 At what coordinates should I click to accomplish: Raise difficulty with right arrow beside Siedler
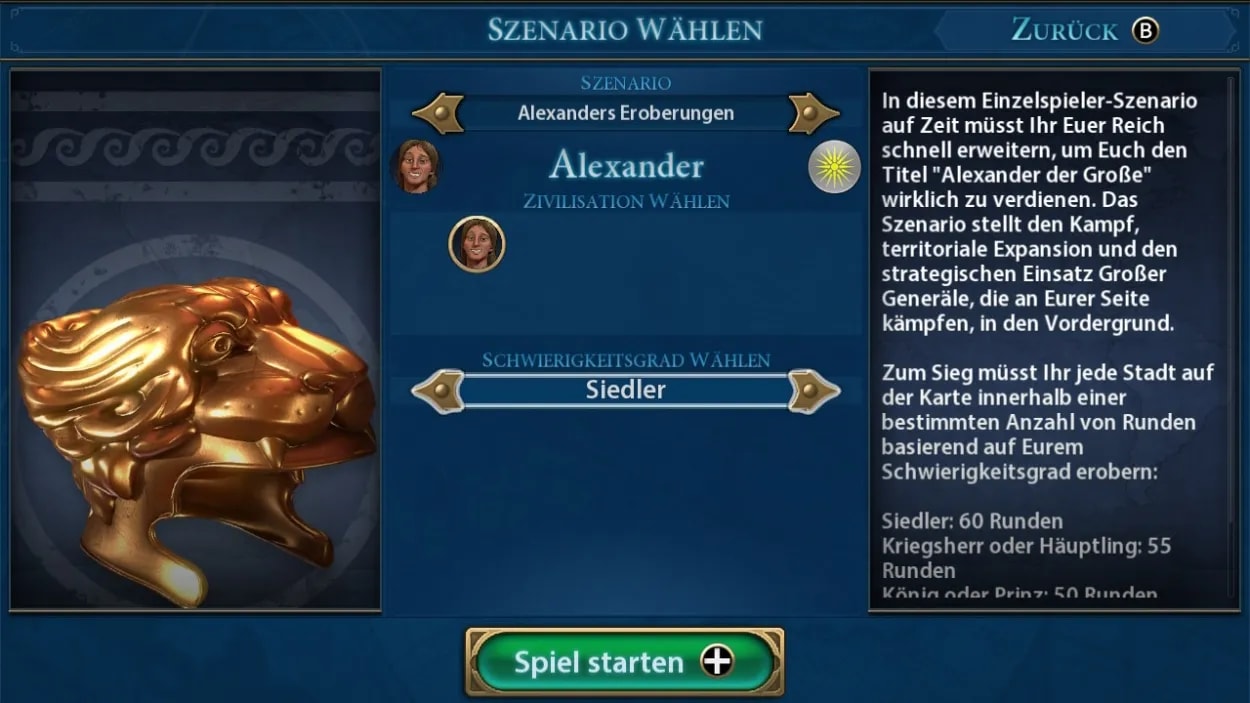[x=813, y=390]
